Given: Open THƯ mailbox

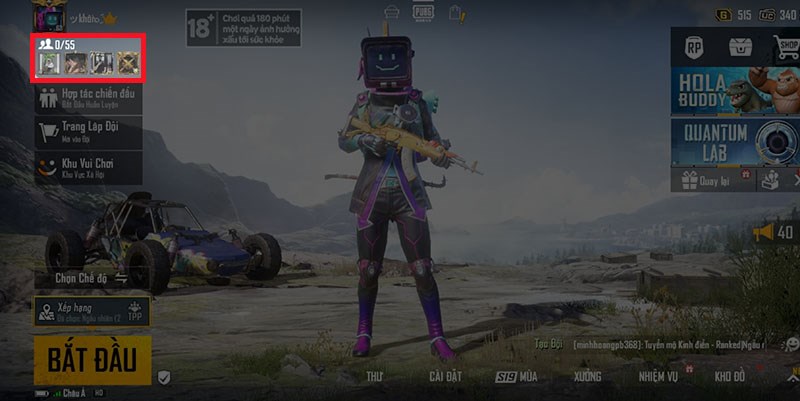Looking at the screenshot, I should click(375, 377).
